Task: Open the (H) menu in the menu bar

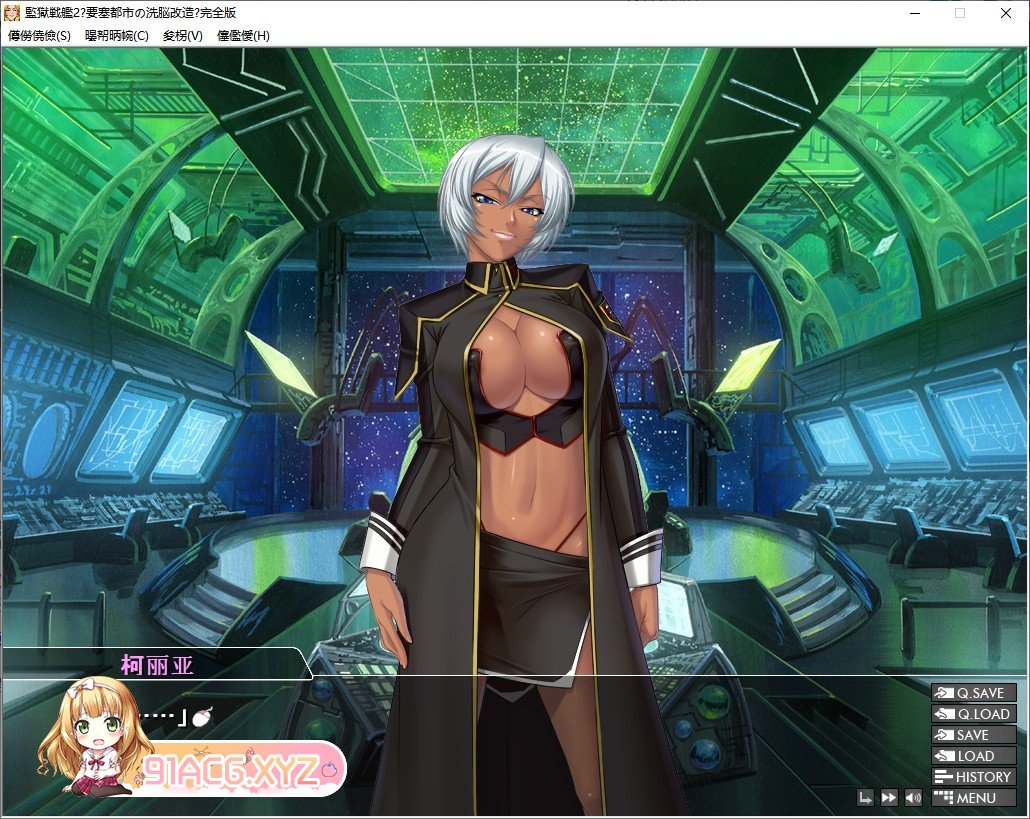Action: pyautogui.click(x=244, y=35)
